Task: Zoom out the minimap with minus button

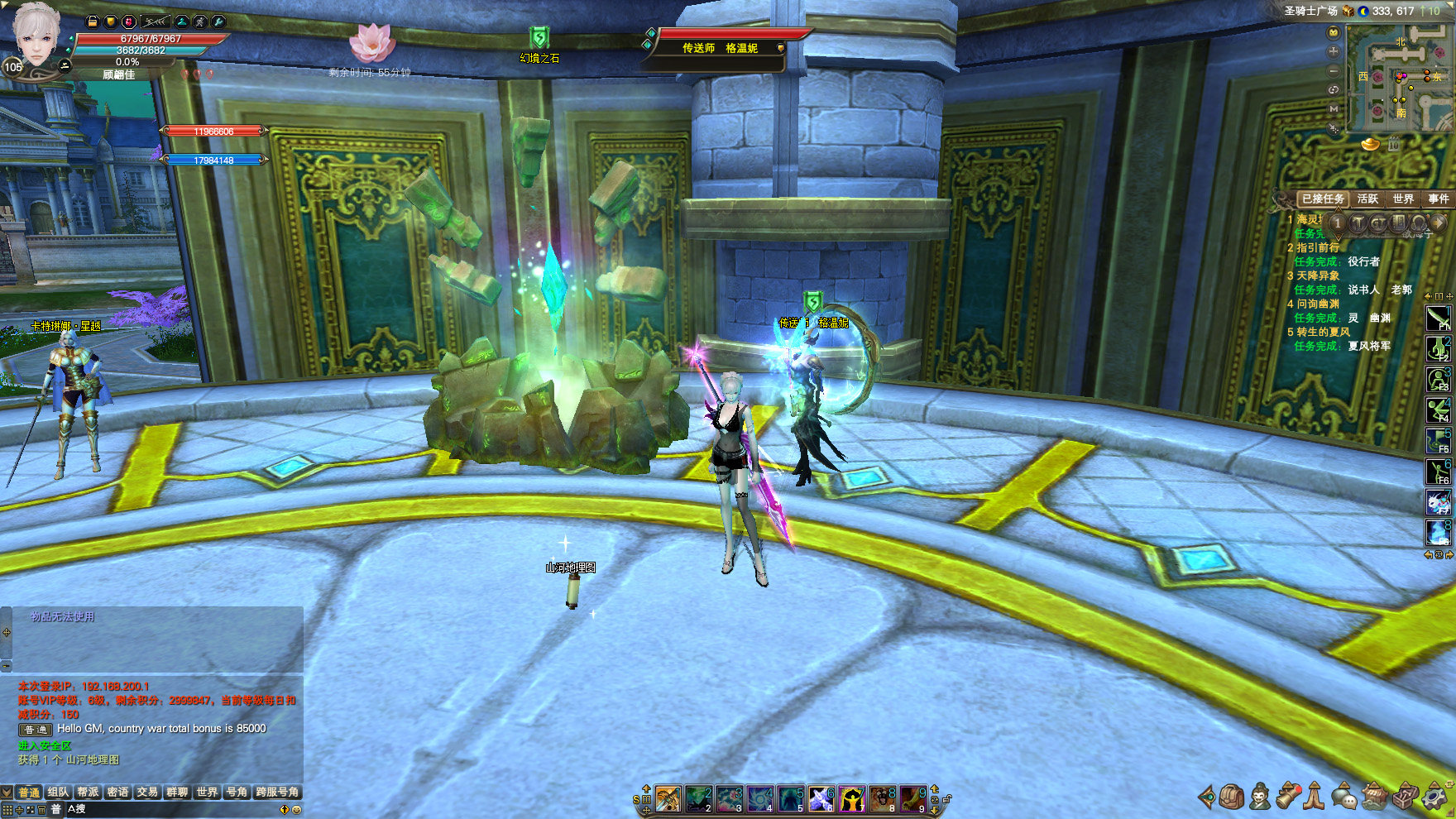Action: 1334,70
